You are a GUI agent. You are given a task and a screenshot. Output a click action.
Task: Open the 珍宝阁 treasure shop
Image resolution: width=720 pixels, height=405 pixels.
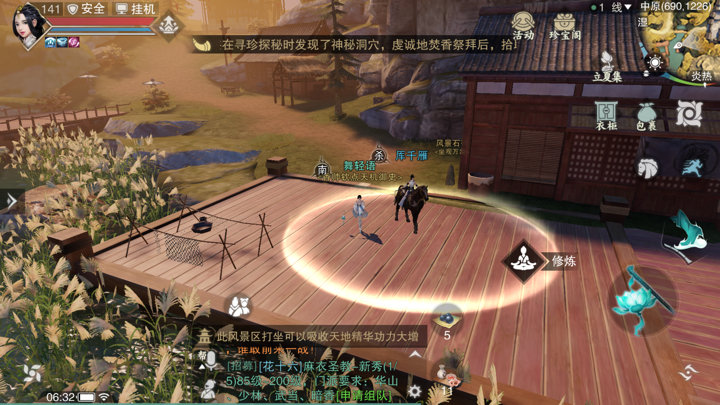point(566,26)
